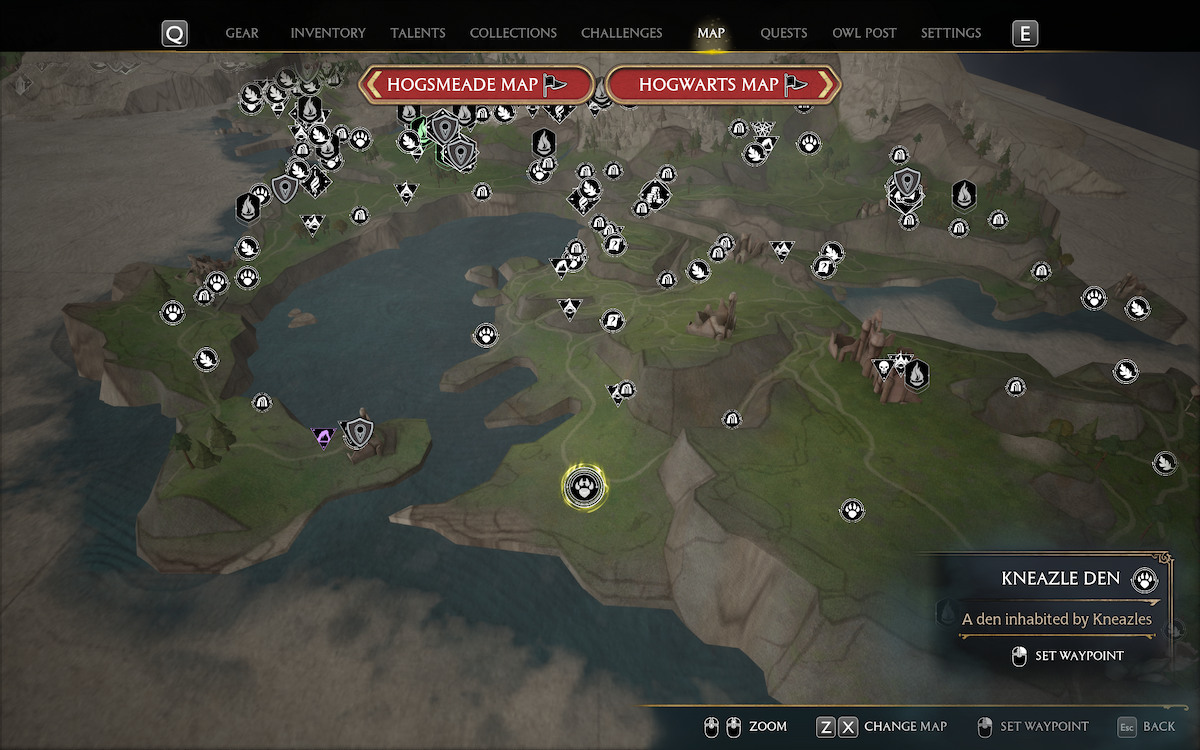Click the purple triangle map marker
The height and width of the screenshot is (750, 1200).
(x=322, y=437)
